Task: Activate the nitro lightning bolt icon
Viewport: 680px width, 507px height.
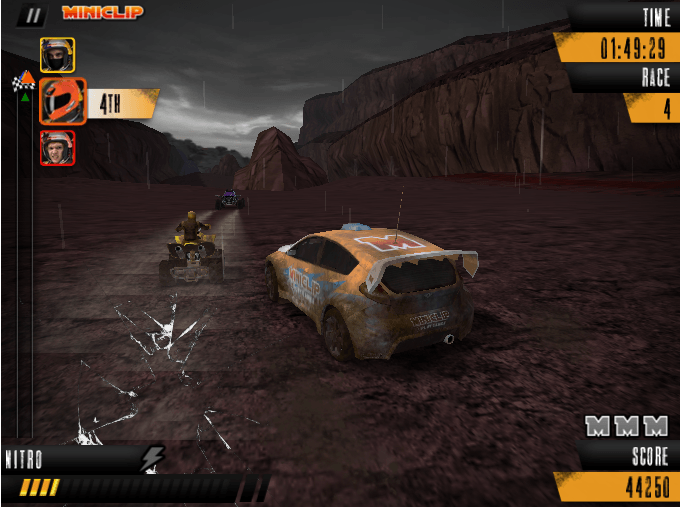Action: coord(152,458)
